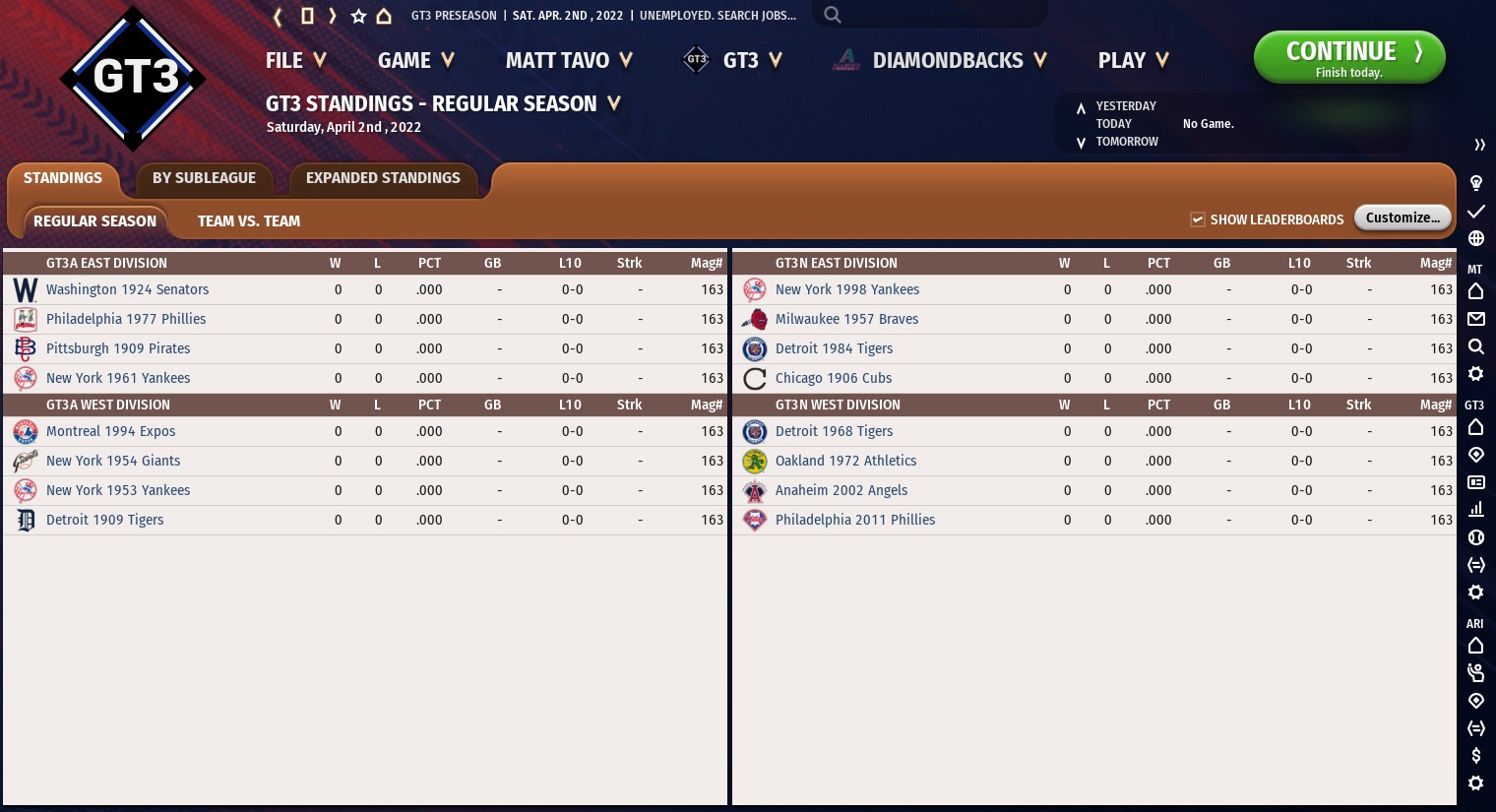
Task: Open the Matt Tavo manager menu
Action: 568,61
